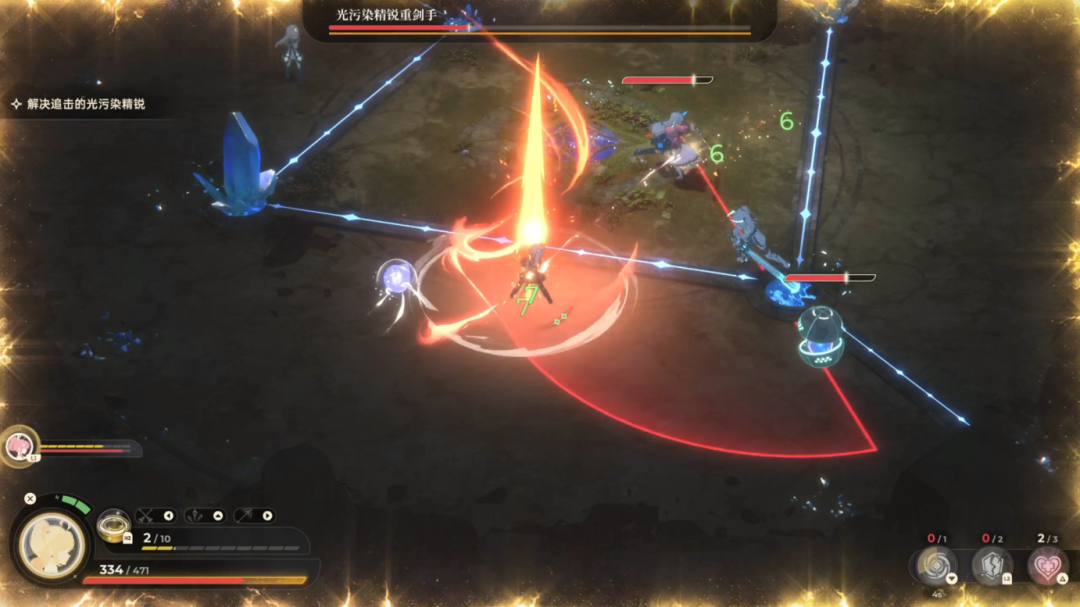This screenshot has width=1080, height=607.
Task: Switch to the pink-haired party member portrait
Action: (x=18, y=446)
